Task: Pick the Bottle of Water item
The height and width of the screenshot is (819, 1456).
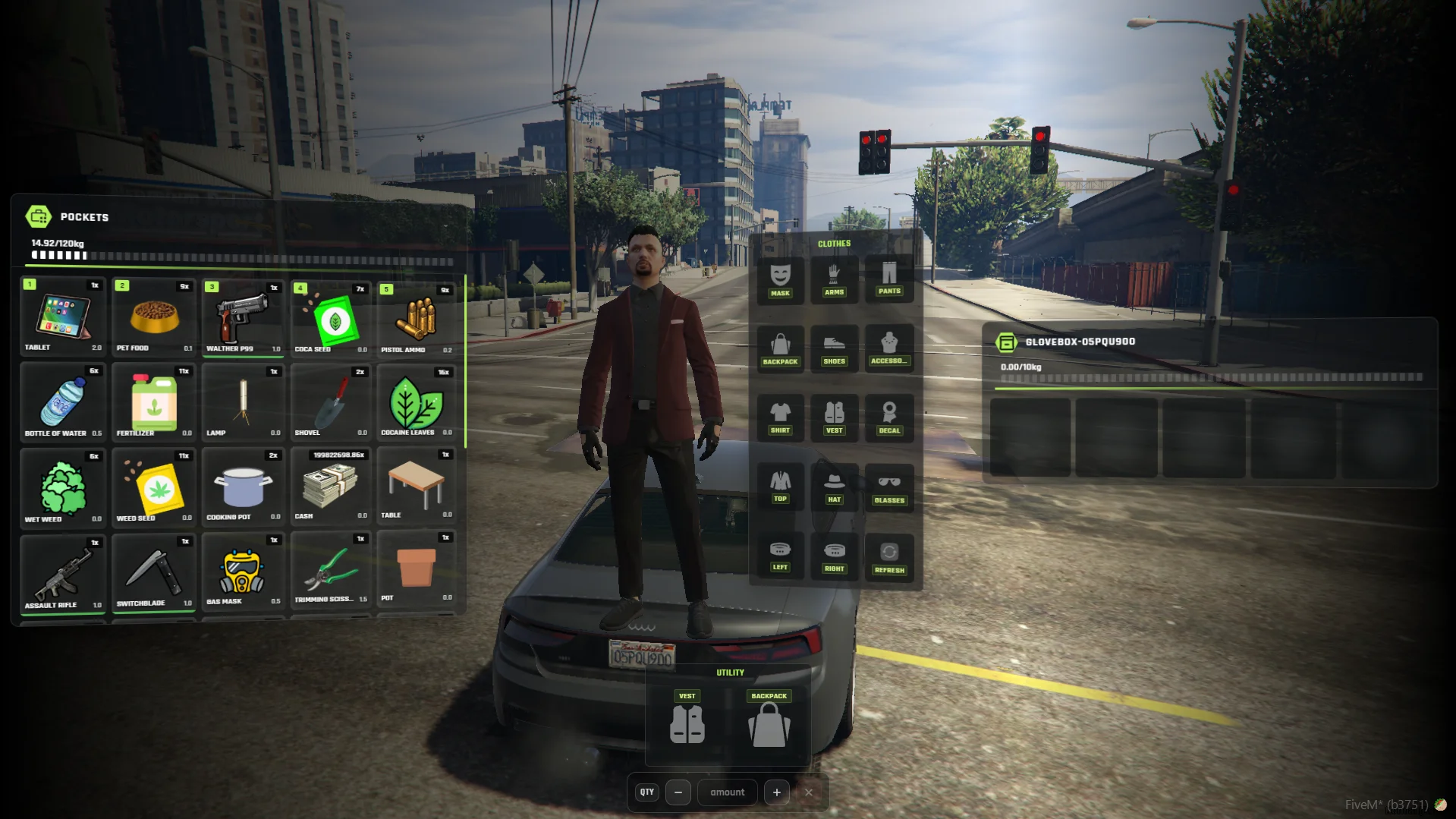Action: pyautogui.click(x=63, y=402)
